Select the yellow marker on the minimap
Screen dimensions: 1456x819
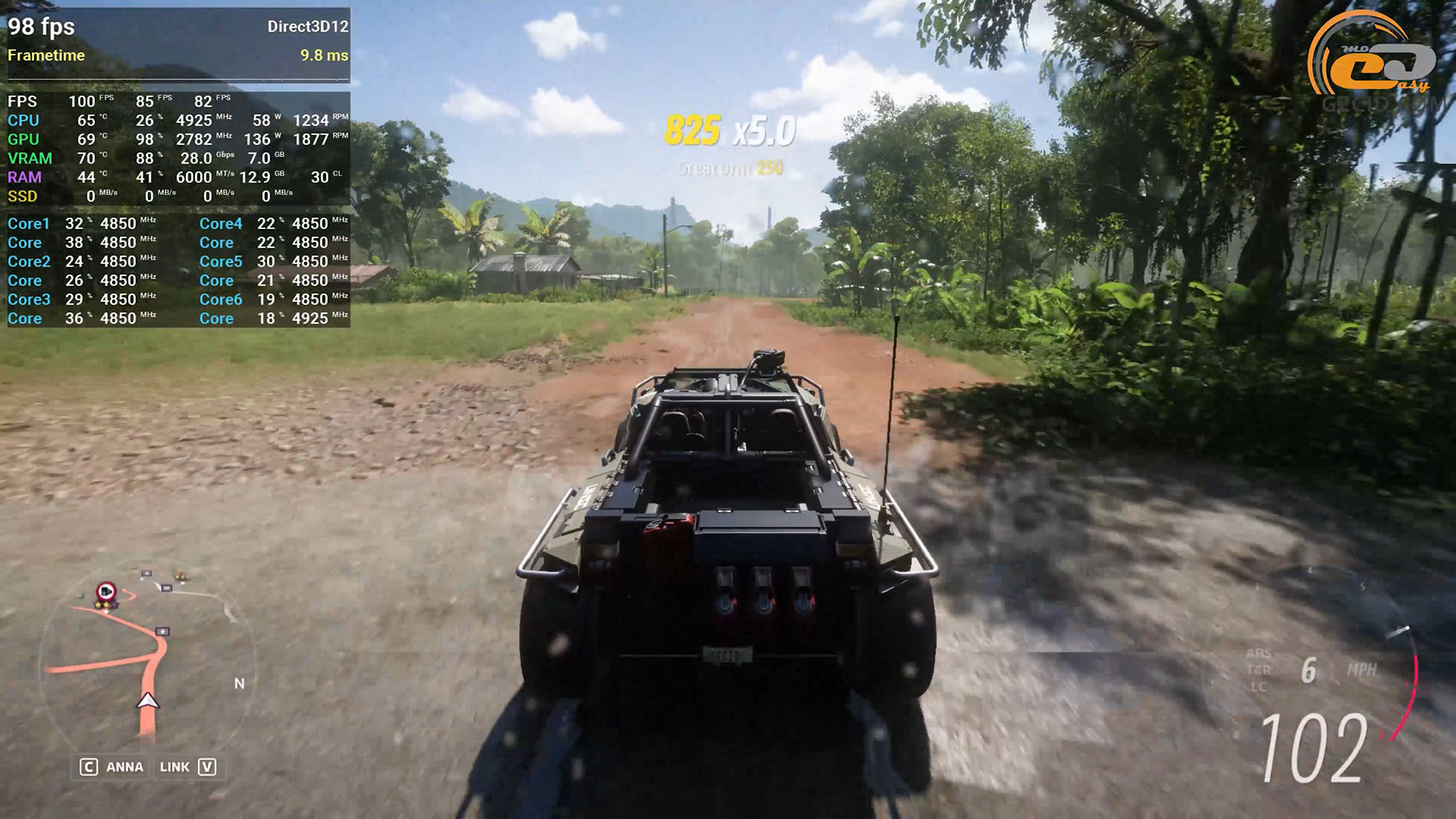(180, 577)
